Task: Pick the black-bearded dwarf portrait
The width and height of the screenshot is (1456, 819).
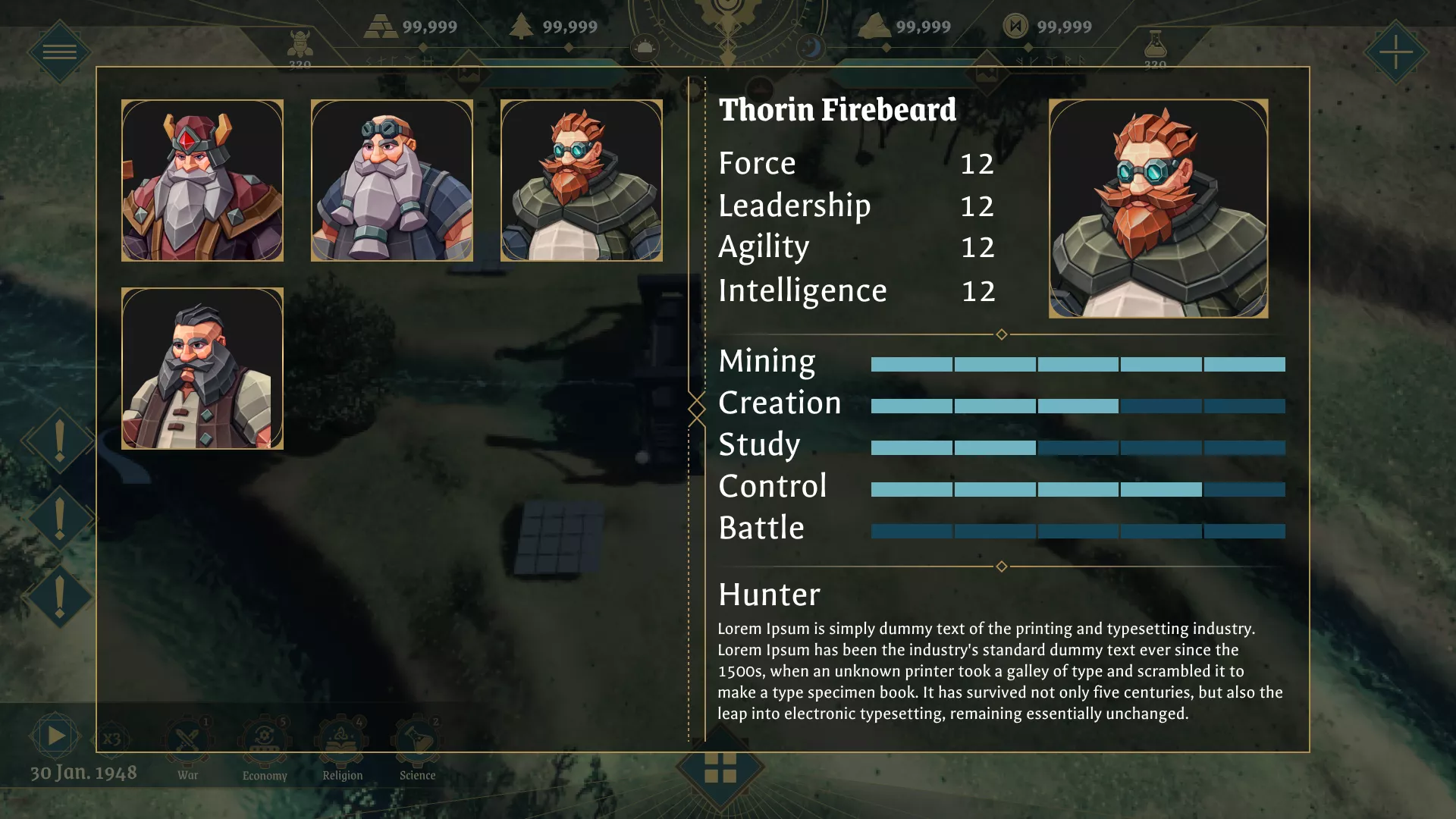Action: click(x=202, y=369)
